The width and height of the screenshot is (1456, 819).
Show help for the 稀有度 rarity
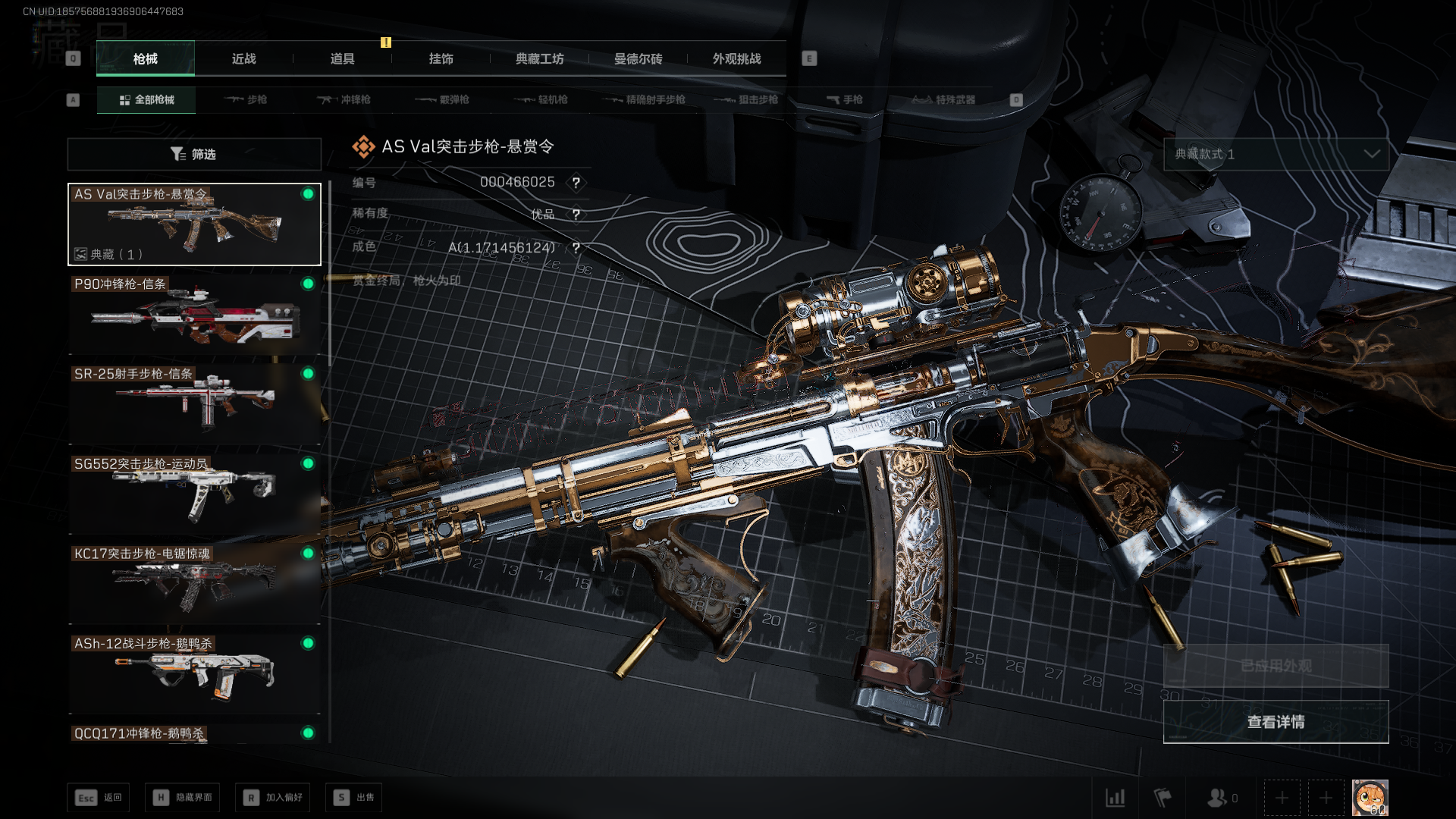576,215
